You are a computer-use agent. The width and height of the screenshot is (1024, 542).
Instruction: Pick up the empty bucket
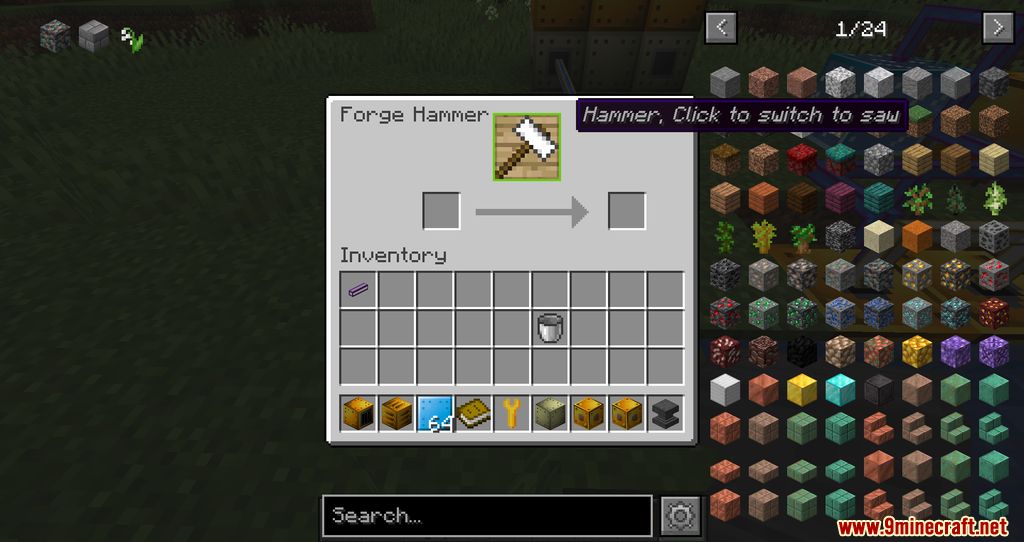(x=550, y=327)
